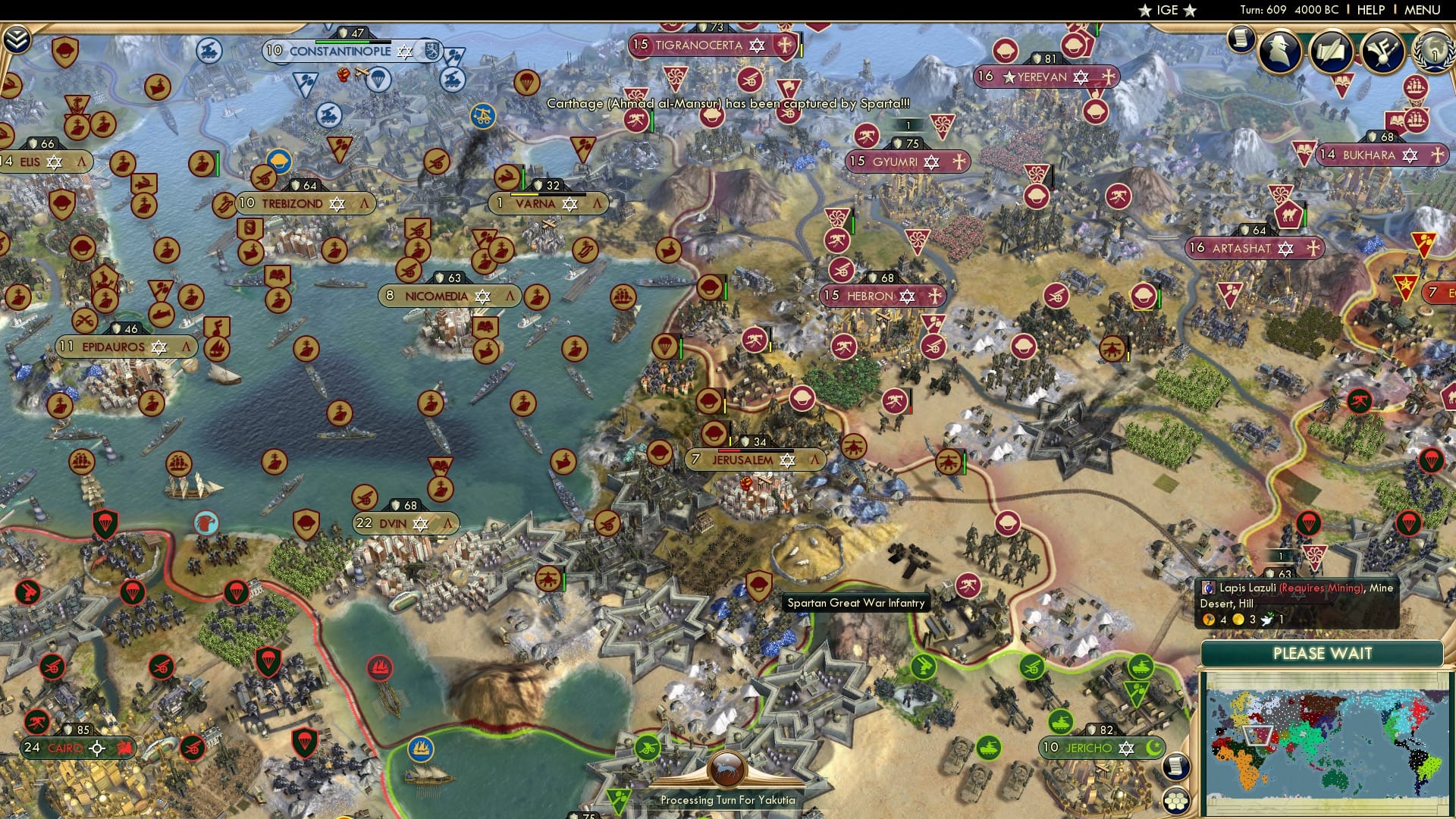Open the Espionage overview spy icon
Image resolution: width=1456 pixels, height=819 pixels.
tap(1279, 50)
